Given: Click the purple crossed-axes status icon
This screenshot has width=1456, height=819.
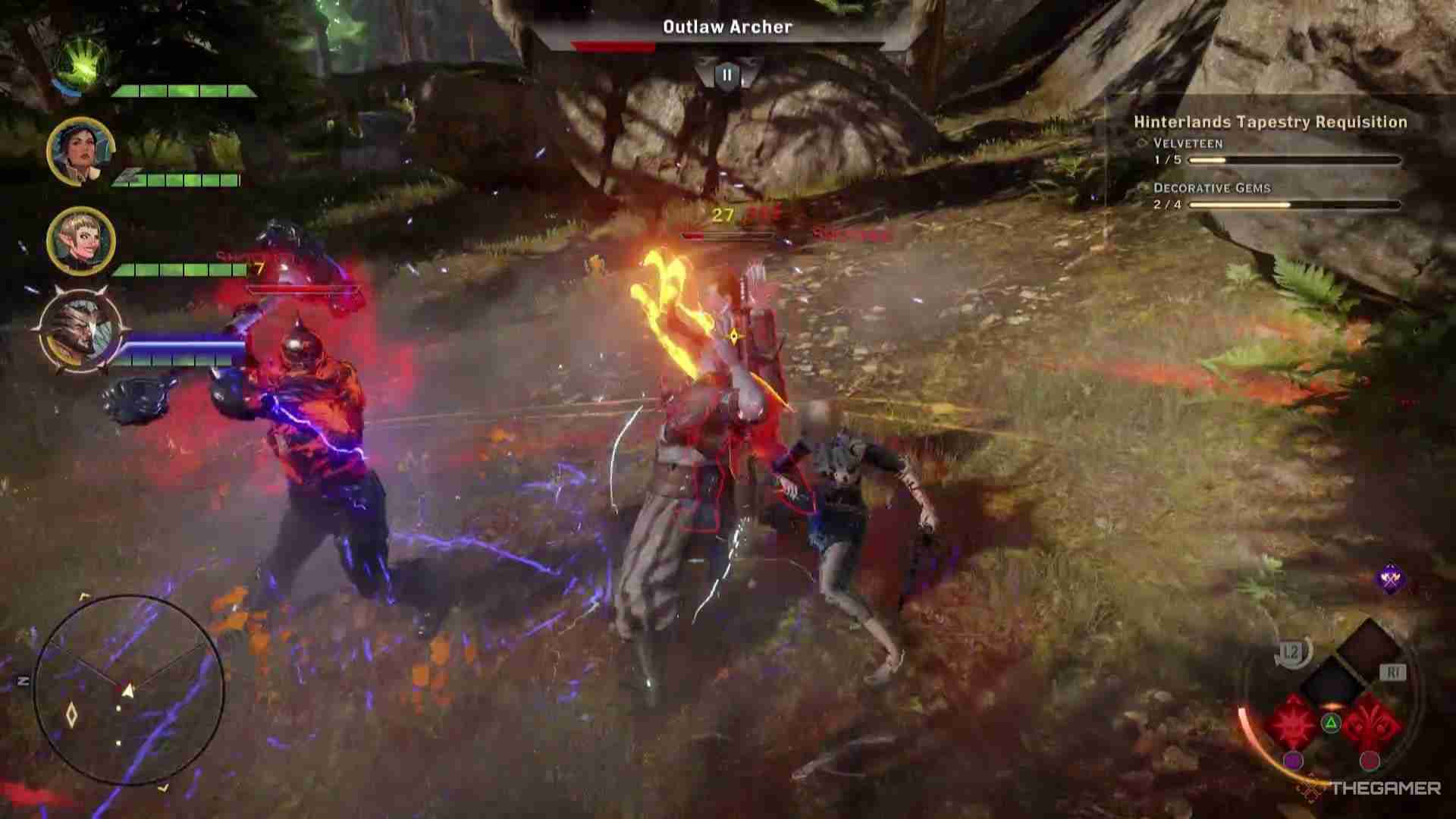Looking at the screenshot, I should (x=1390, y=580).
